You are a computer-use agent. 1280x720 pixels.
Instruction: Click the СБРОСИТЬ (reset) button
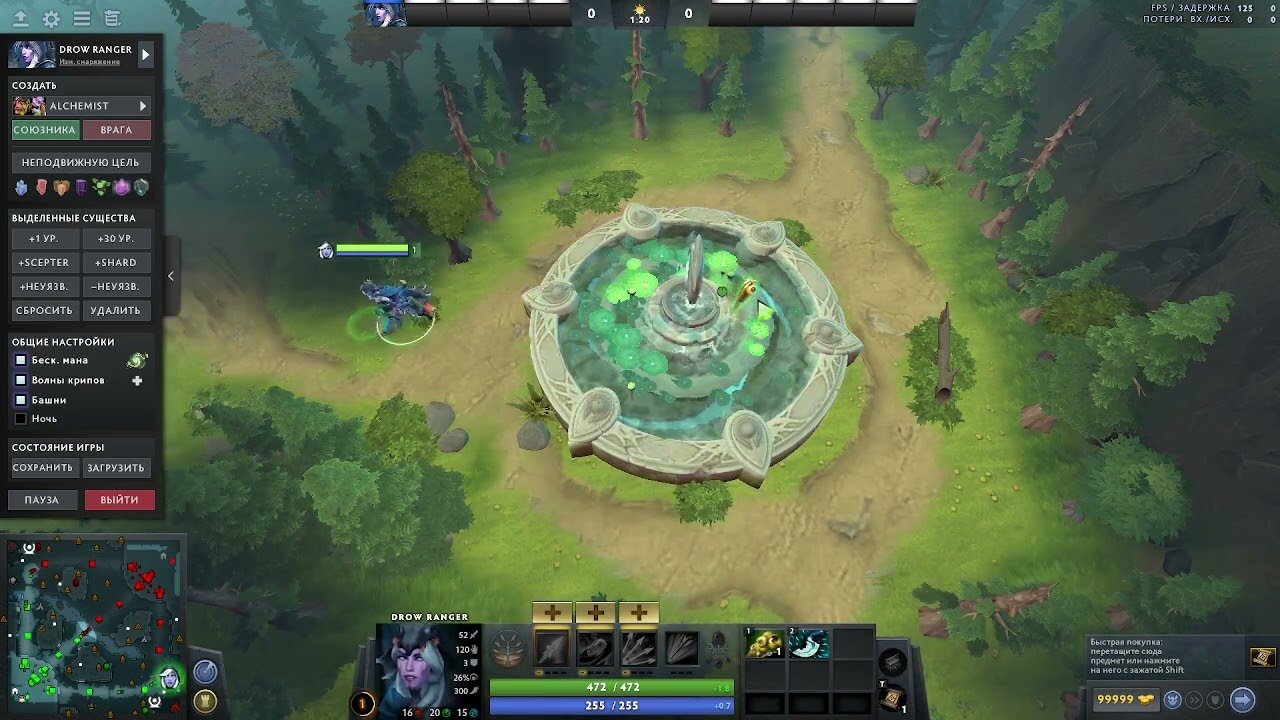(x=44, y=311)
